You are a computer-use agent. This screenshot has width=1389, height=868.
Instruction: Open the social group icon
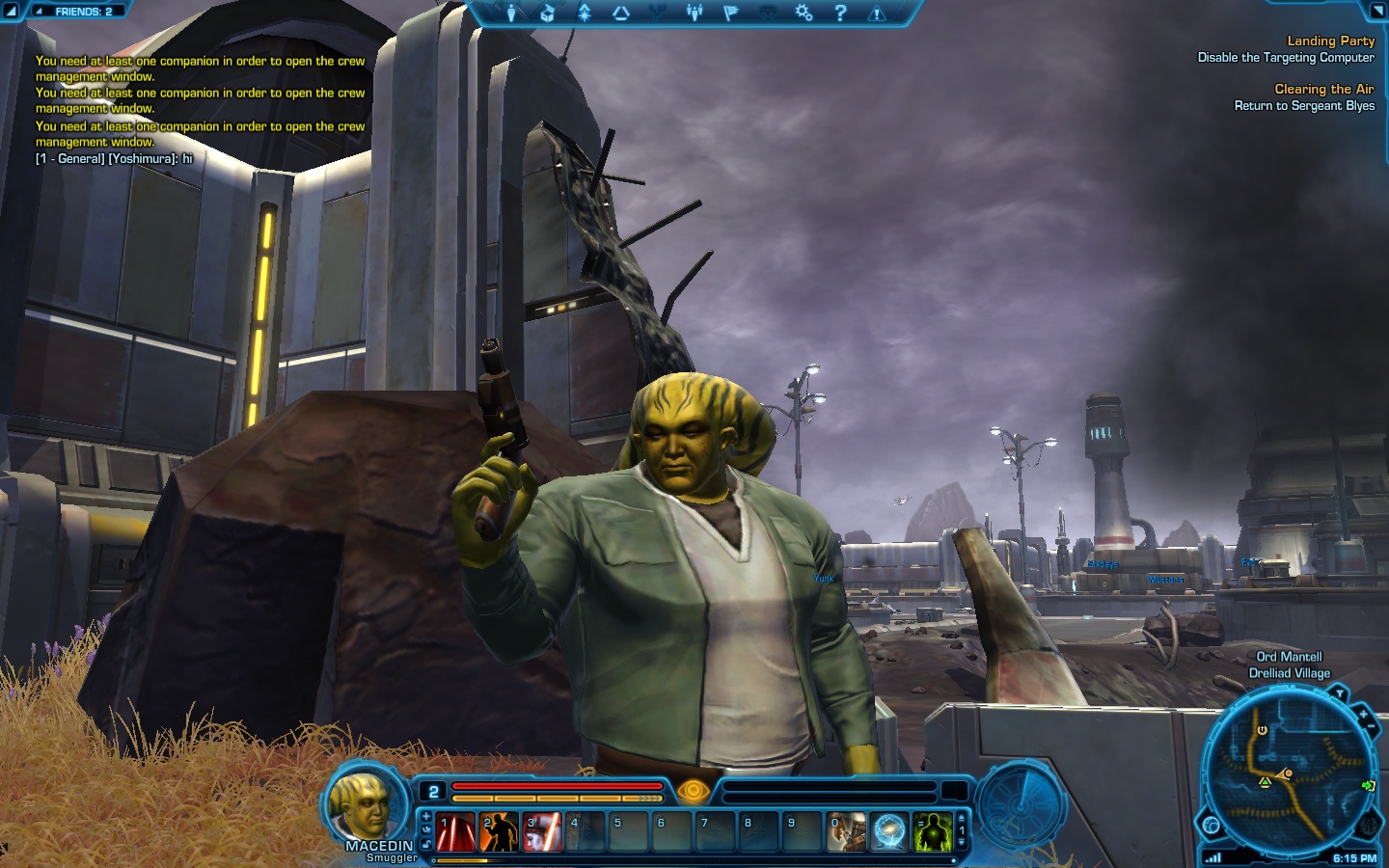[x=694, y=13]
